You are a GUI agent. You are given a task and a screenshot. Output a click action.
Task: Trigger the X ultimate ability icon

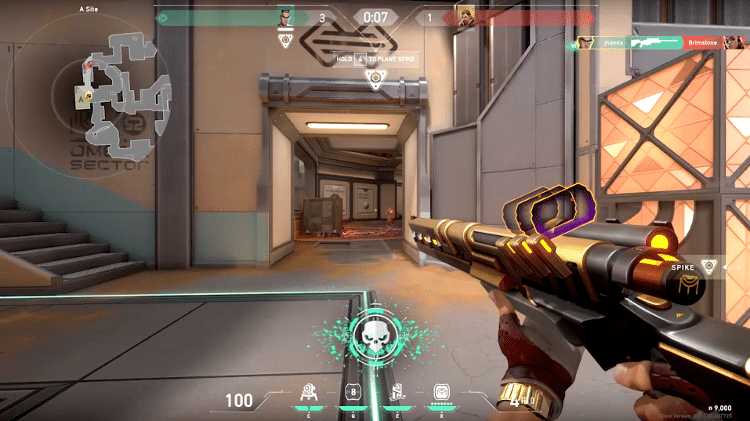point(443,392)
